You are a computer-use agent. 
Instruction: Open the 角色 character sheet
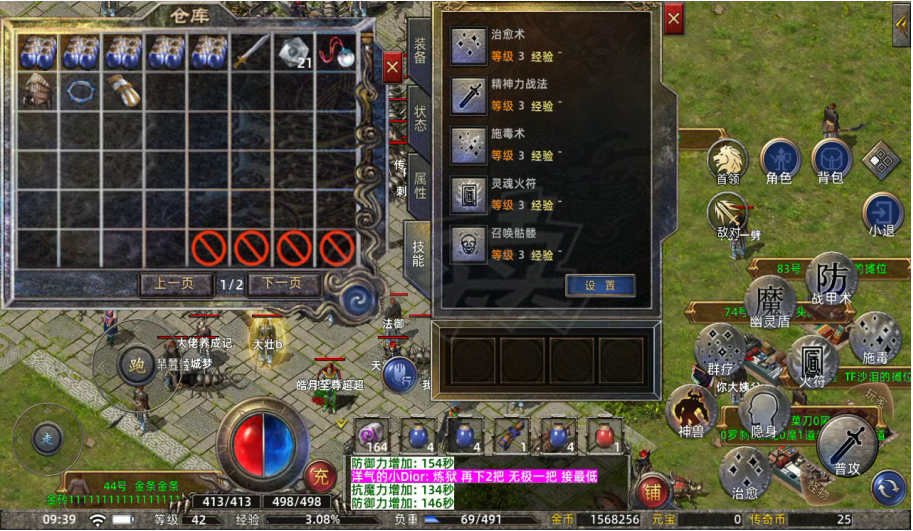pos(779,161)
